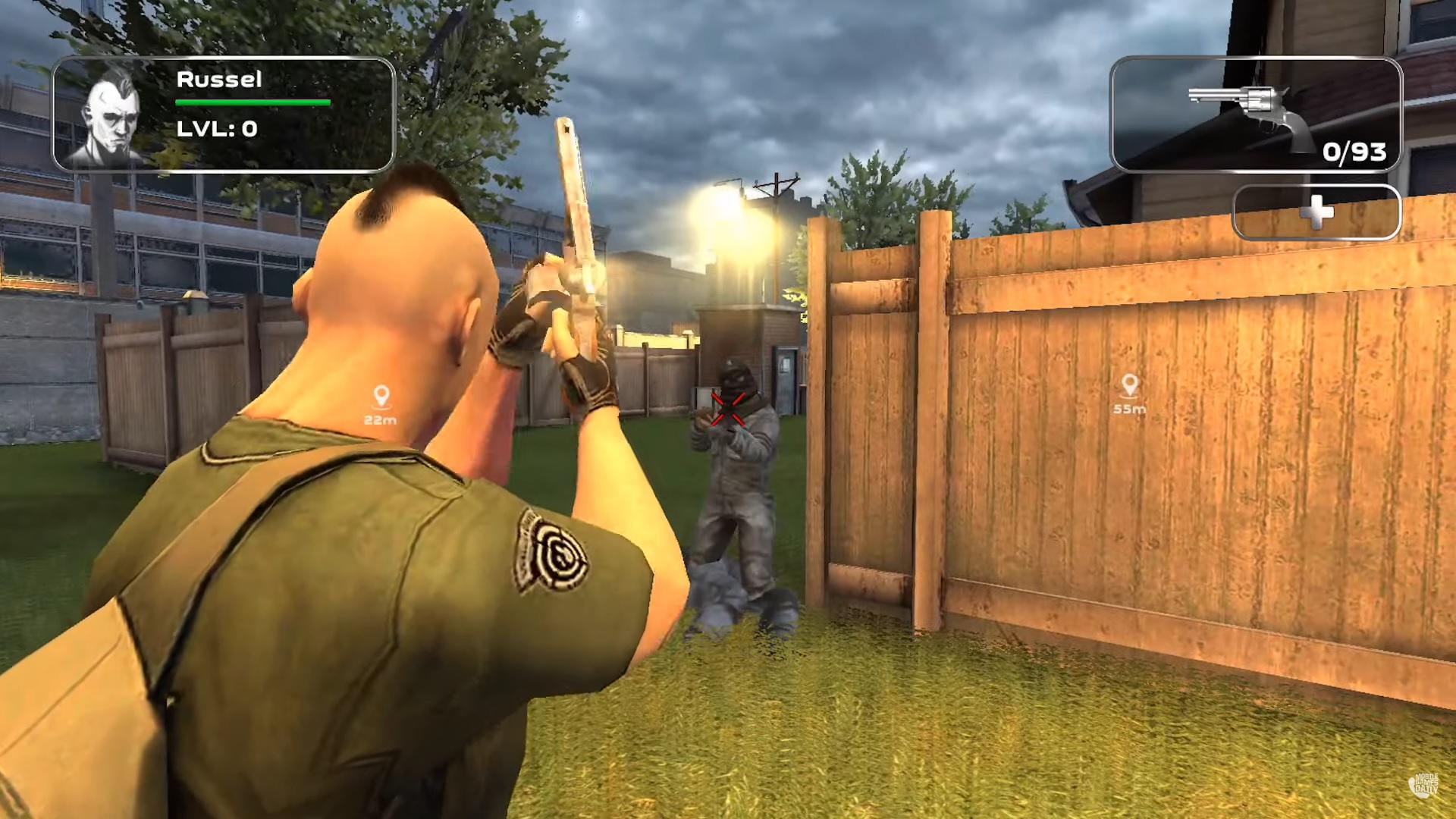Tap the location pin above 22m

point(382,394)
